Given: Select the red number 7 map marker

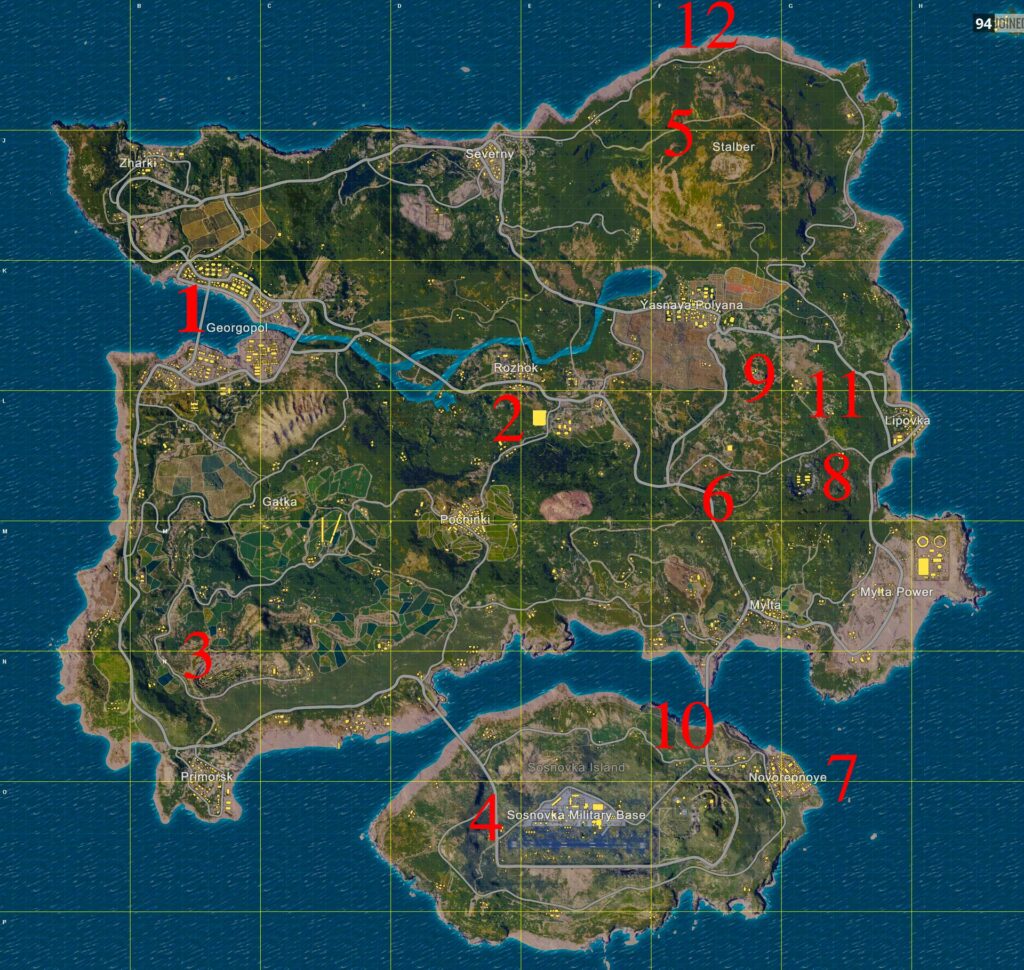Looking at the screenshot, I should 843,777.
